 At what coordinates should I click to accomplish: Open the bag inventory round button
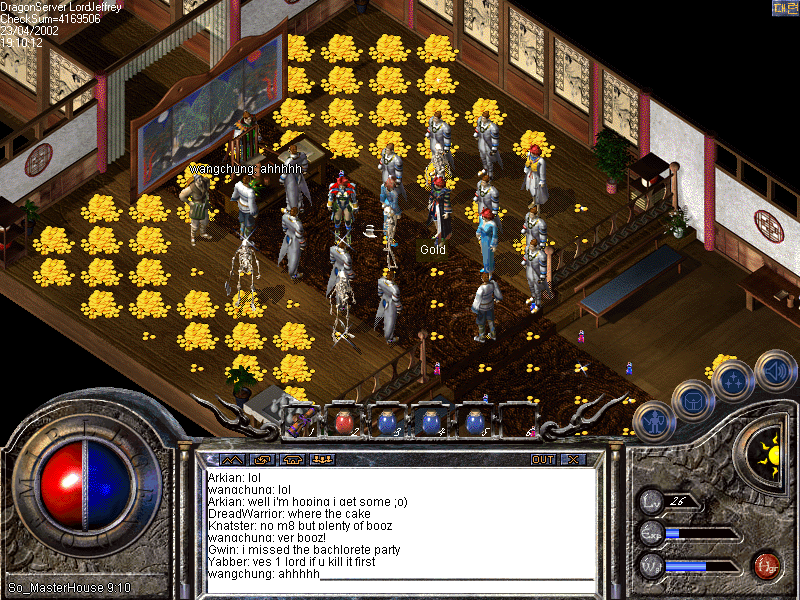pyautogui.click(x=692, y=400)
